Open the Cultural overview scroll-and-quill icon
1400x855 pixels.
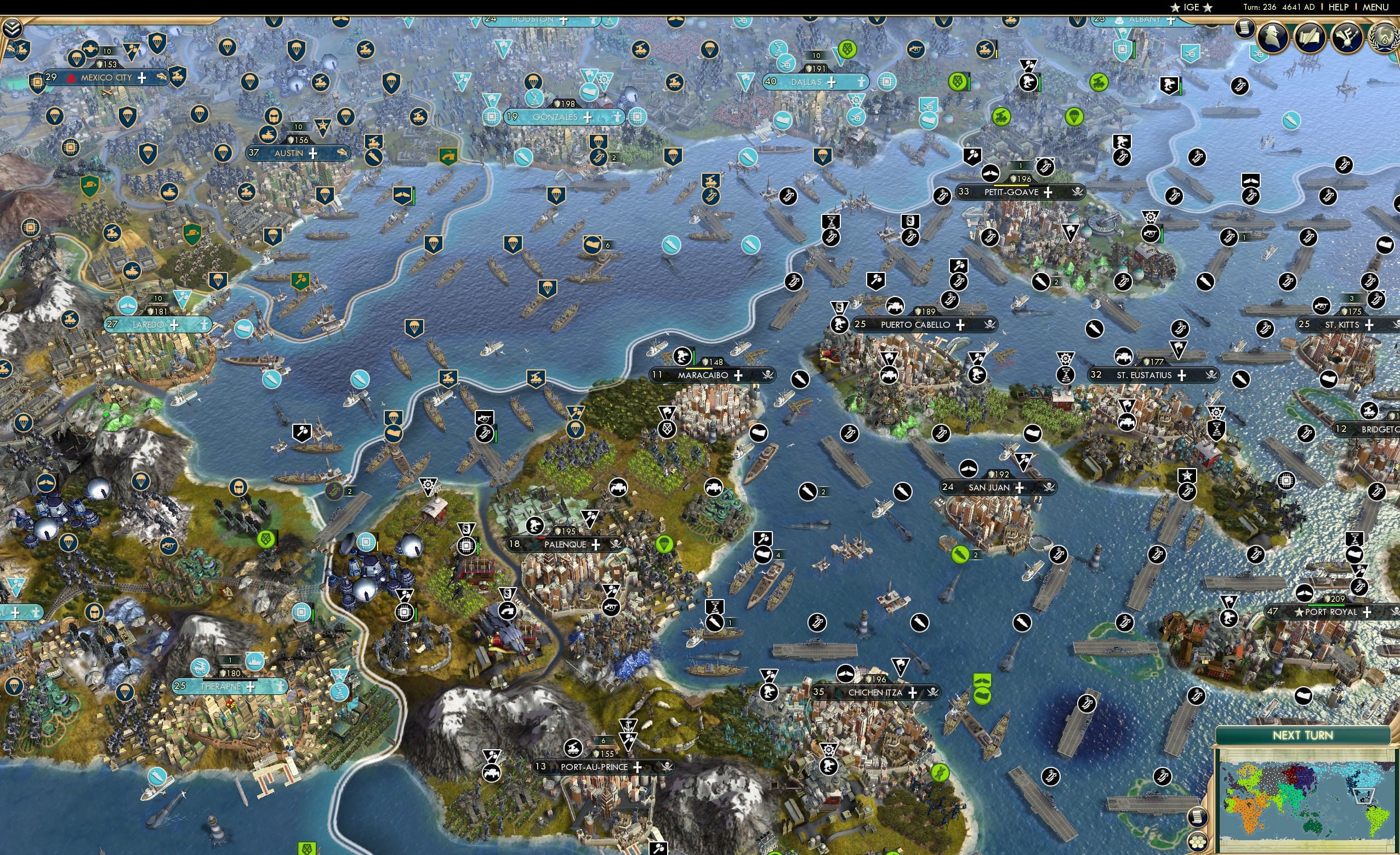click(x=1311, y=37)
